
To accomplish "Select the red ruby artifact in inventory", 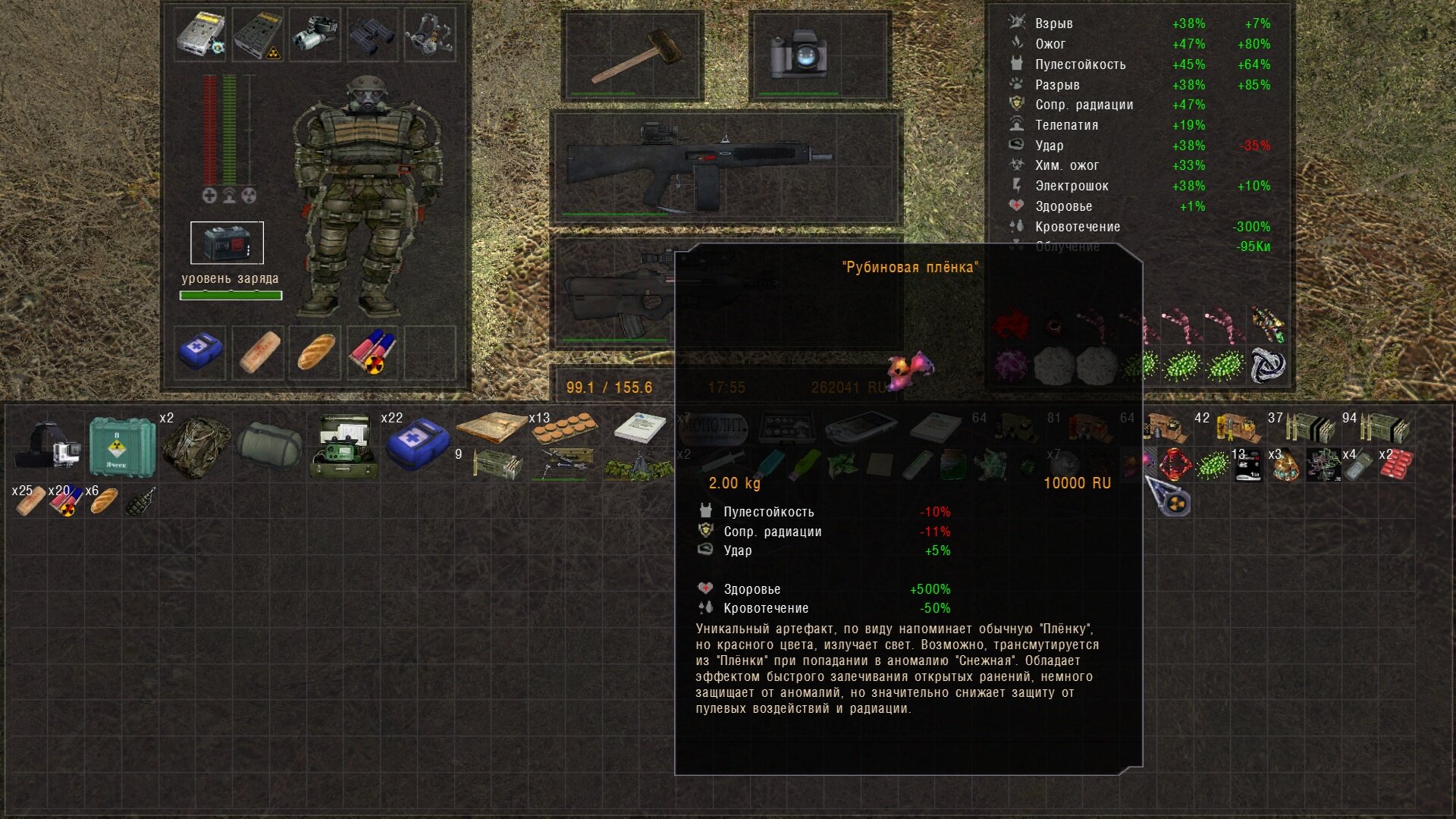I will click(1175, 464).
